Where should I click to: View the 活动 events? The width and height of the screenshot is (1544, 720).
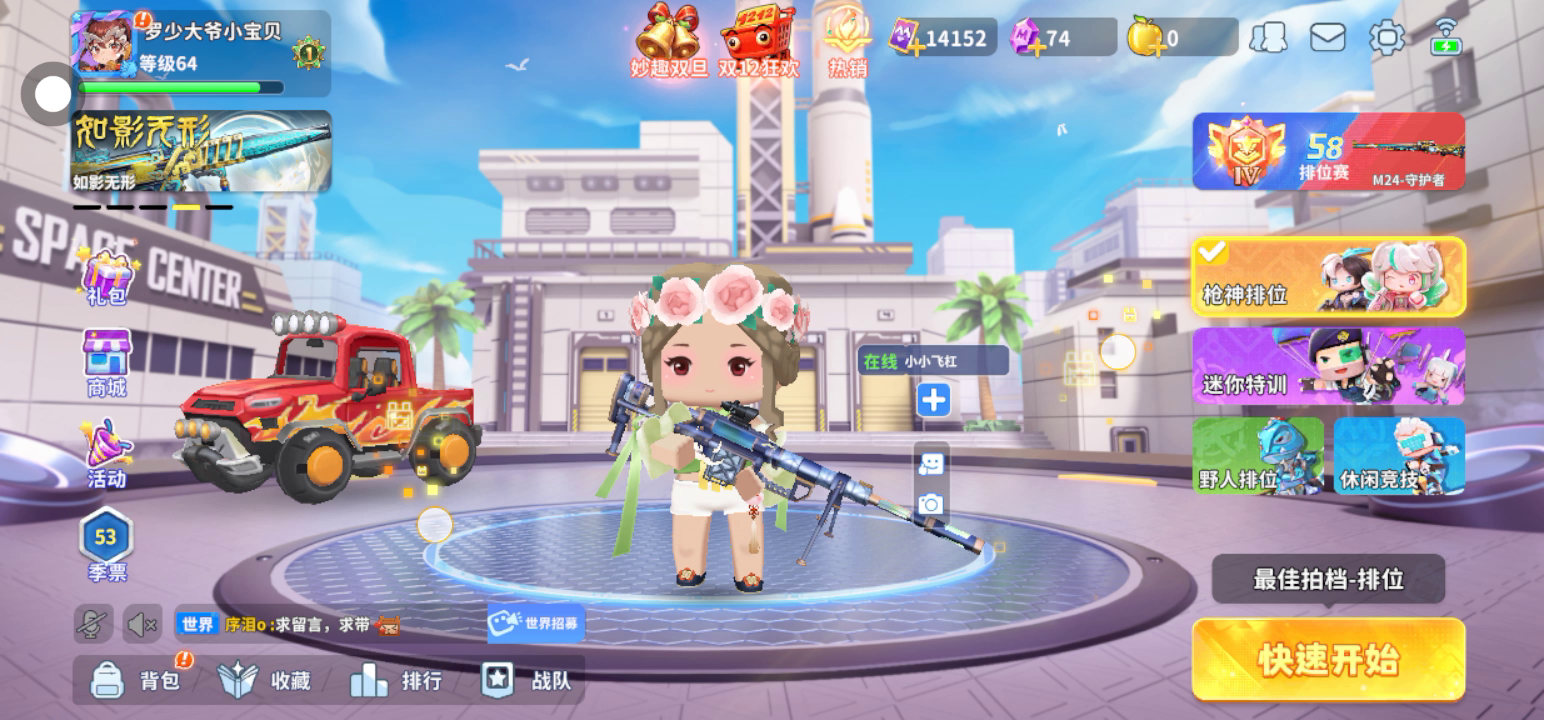(107, 453)
